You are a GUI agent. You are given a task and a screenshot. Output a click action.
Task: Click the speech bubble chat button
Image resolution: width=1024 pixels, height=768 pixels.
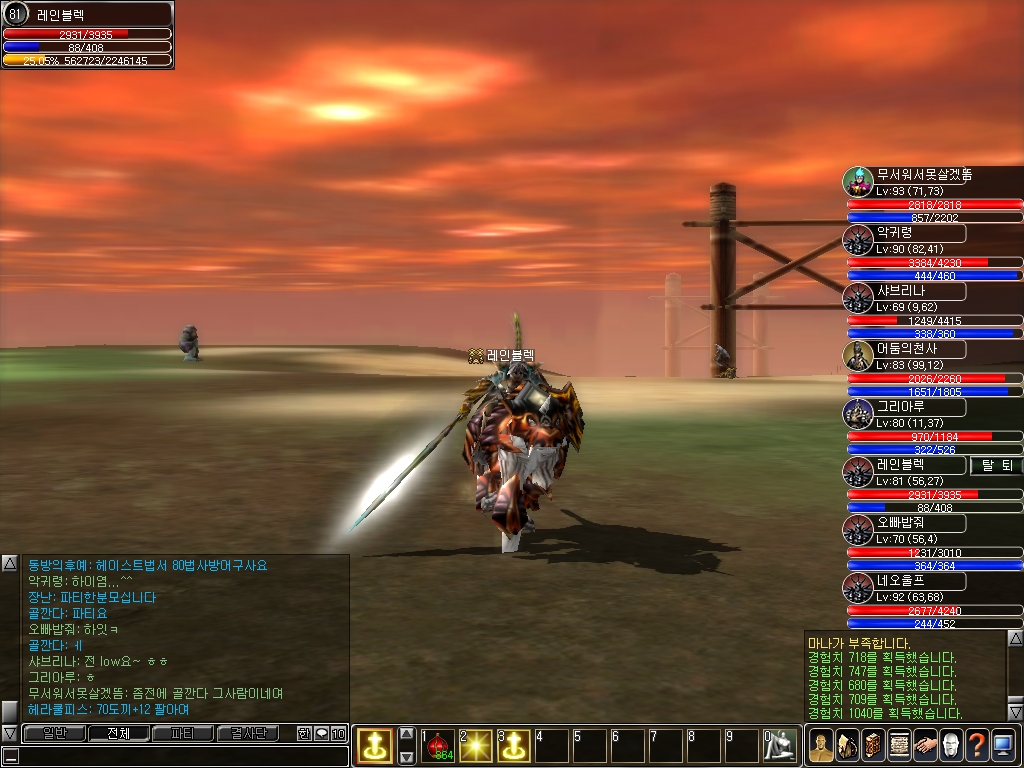click(321, 733)
